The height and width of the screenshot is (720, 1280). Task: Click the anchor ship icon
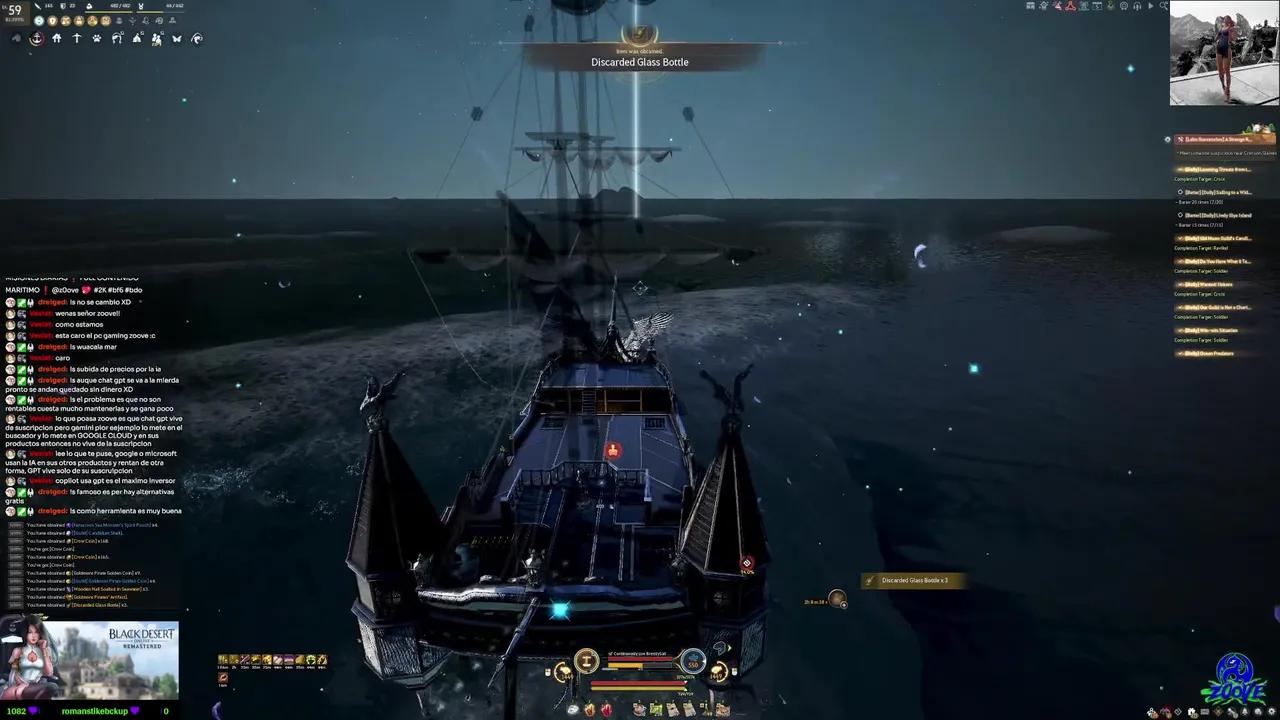[x=36, y=39]
